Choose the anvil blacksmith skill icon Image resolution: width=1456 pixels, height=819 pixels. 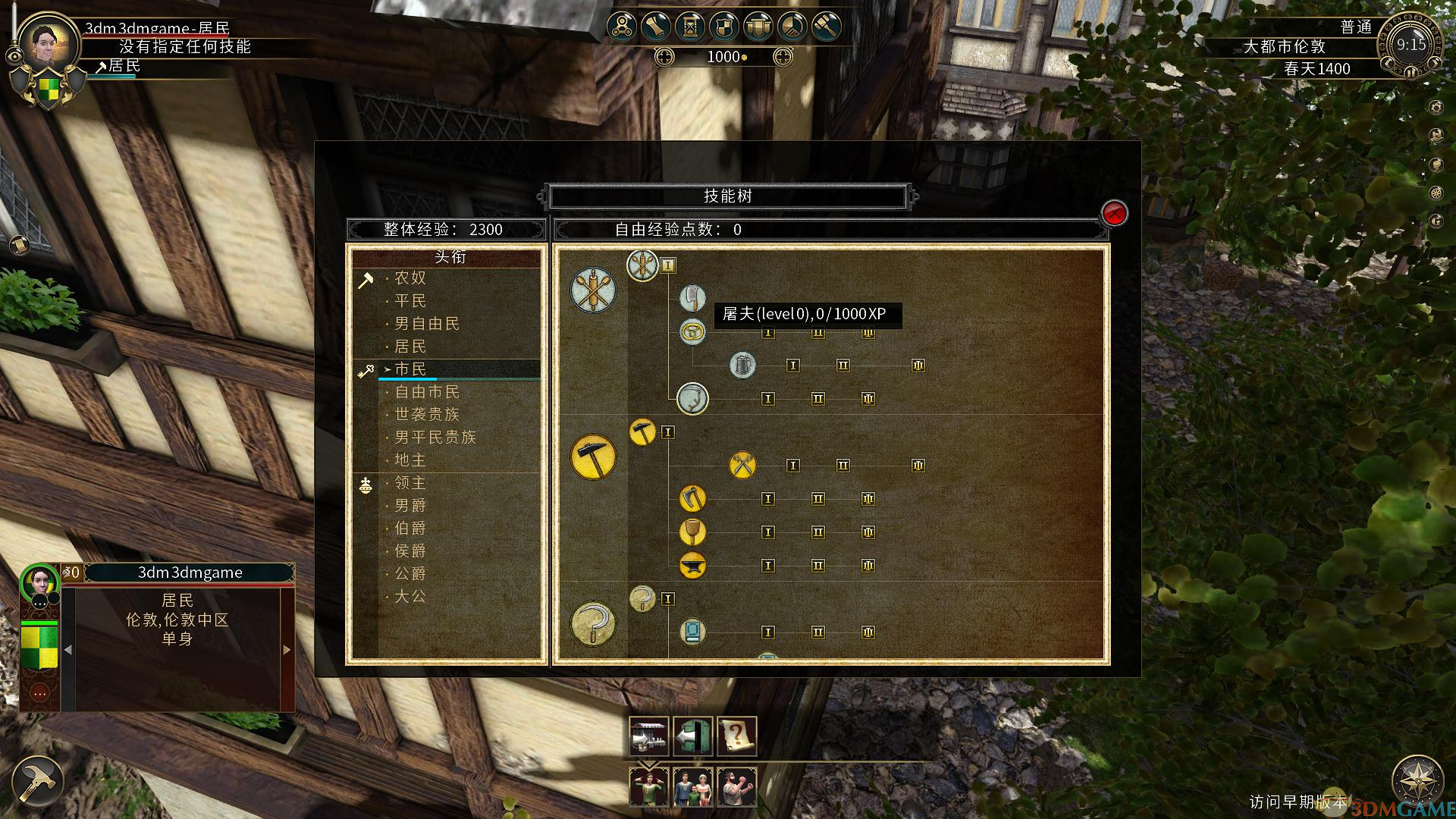click(x=692, y=565)
